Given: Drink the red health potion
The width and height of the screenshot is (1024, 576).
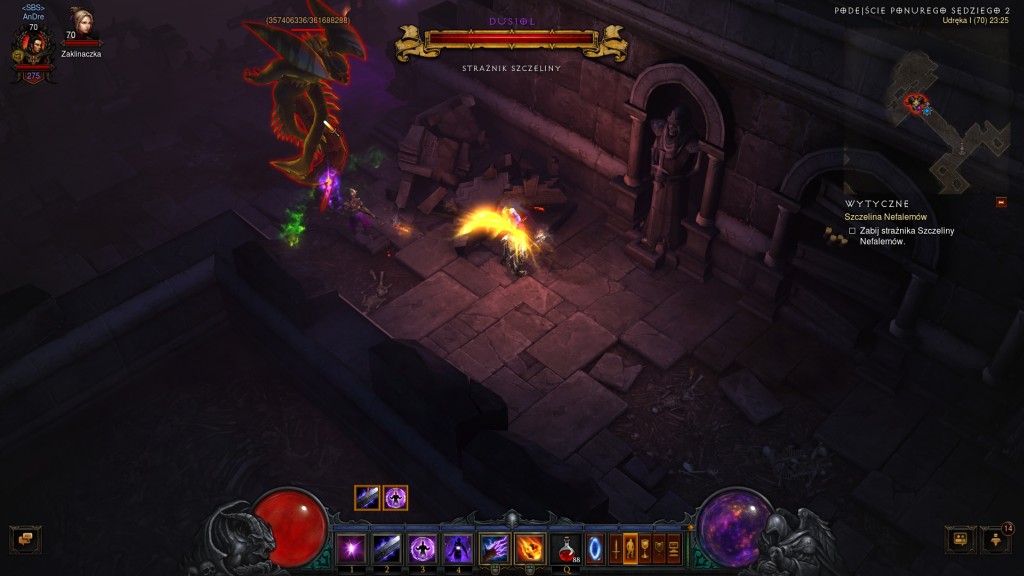Looking at the screenshot, I should (567, 549).
